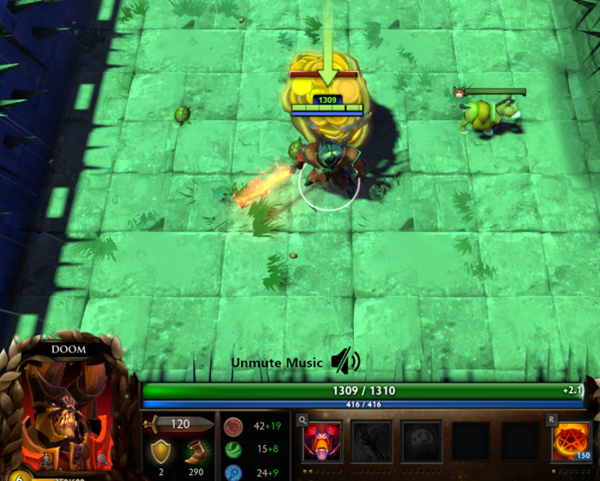600x481 pixels.
Task: Click the Scorched Earth ability slot
Action: click(371, 441)
